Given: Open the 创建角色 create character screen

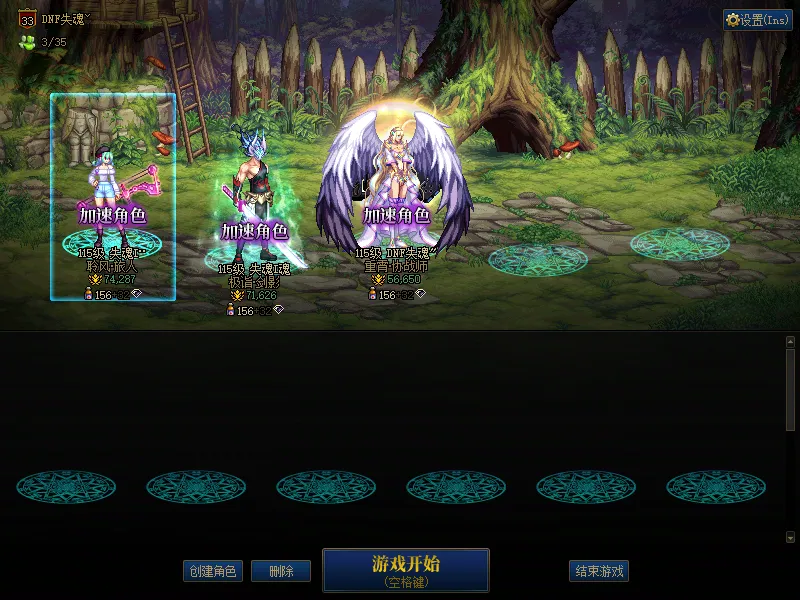Looking at the screenshot, I should [212, 571].
